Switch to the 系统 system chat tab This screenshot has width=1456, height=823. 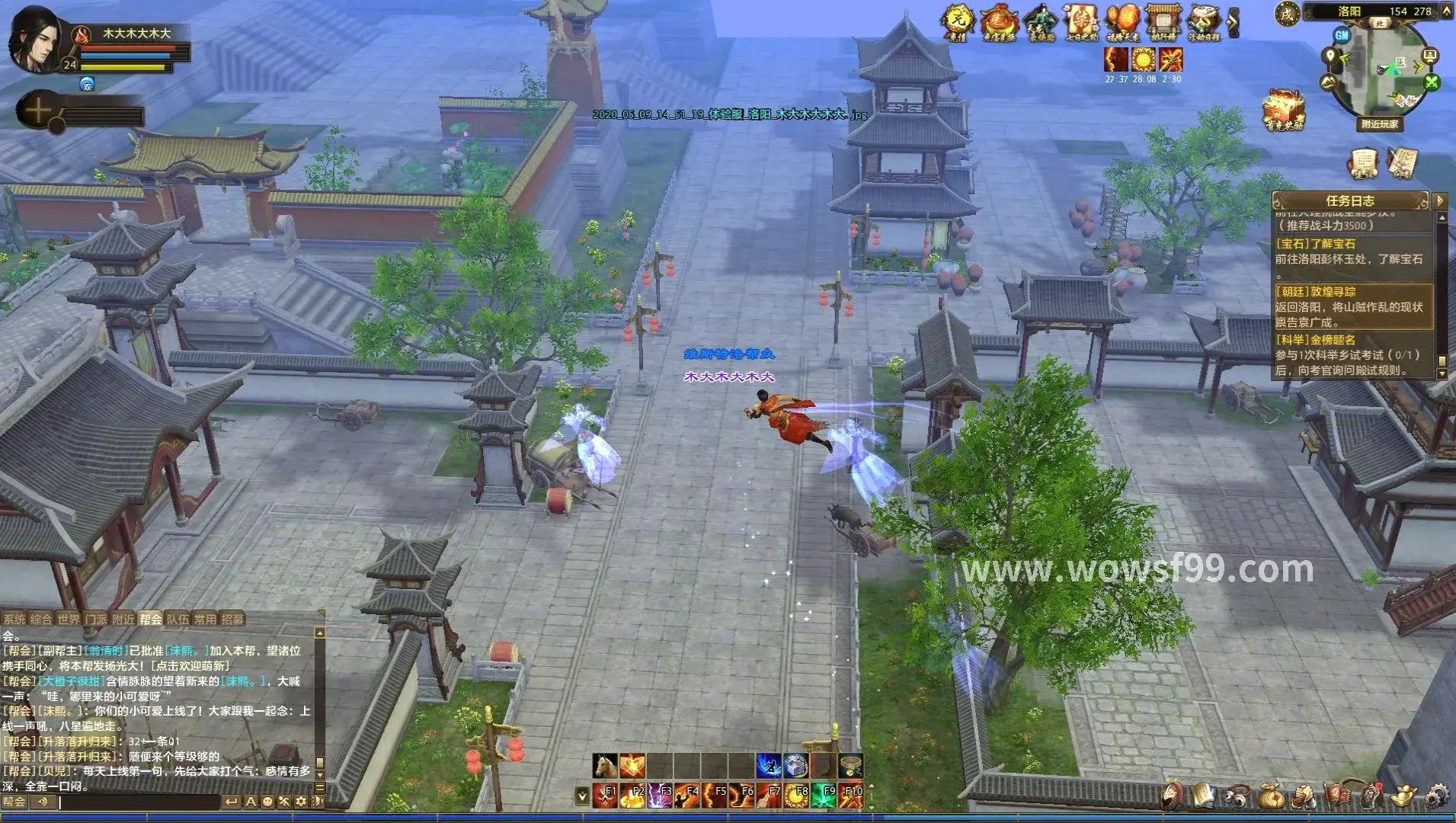coord(14,620)
